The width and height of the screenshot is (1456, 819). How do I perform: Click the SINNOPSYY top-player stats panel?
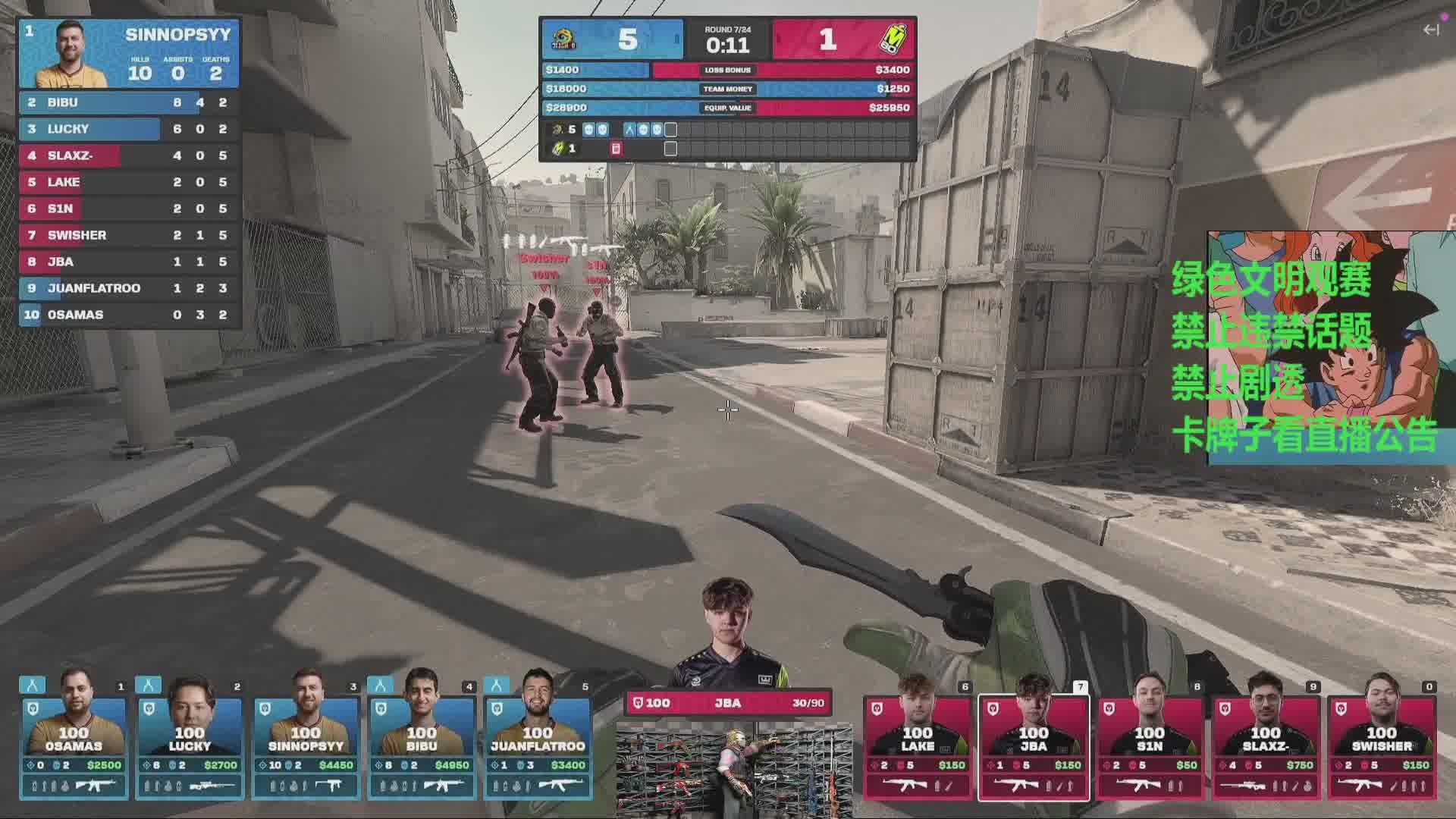click(x=129, y=53)
